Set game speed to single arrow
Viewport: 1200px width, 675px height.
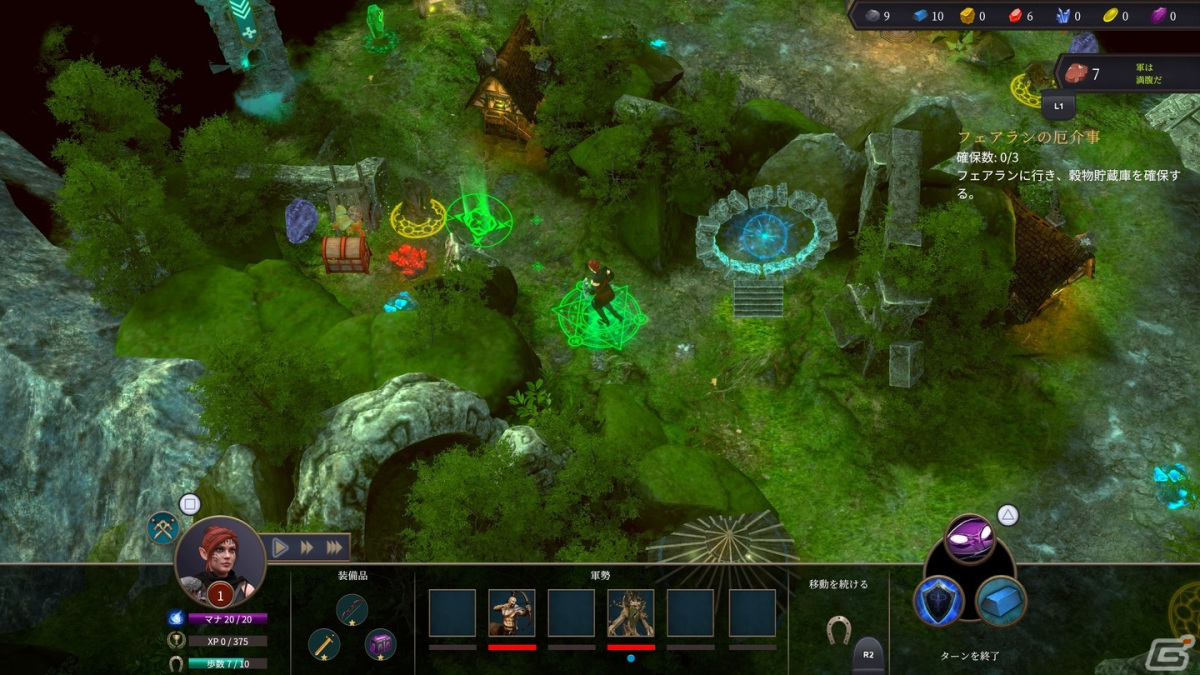280,547
